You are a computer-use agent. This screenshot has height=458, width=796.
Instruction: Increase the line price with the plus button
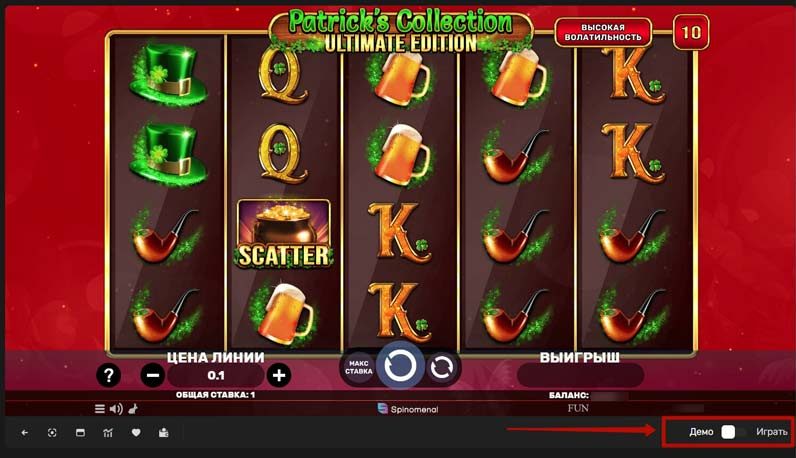tap(279, 375)
